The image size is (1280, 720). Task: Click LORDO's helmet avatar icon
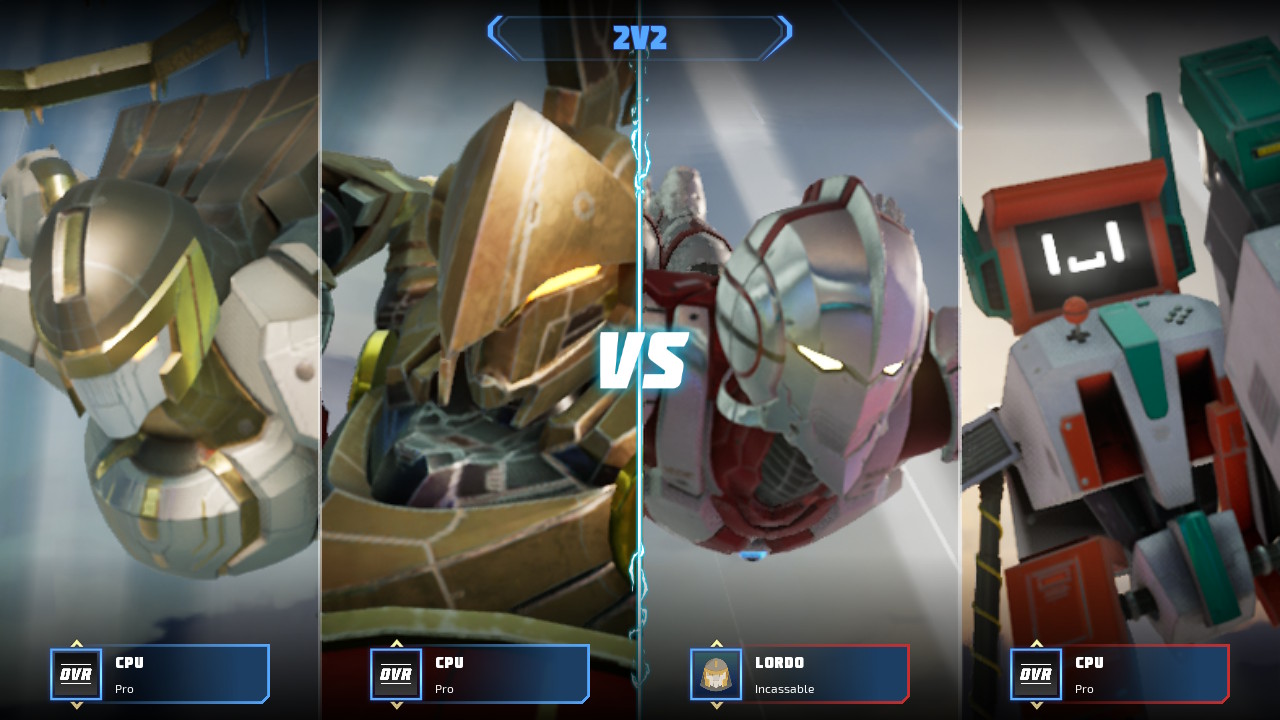716,674
